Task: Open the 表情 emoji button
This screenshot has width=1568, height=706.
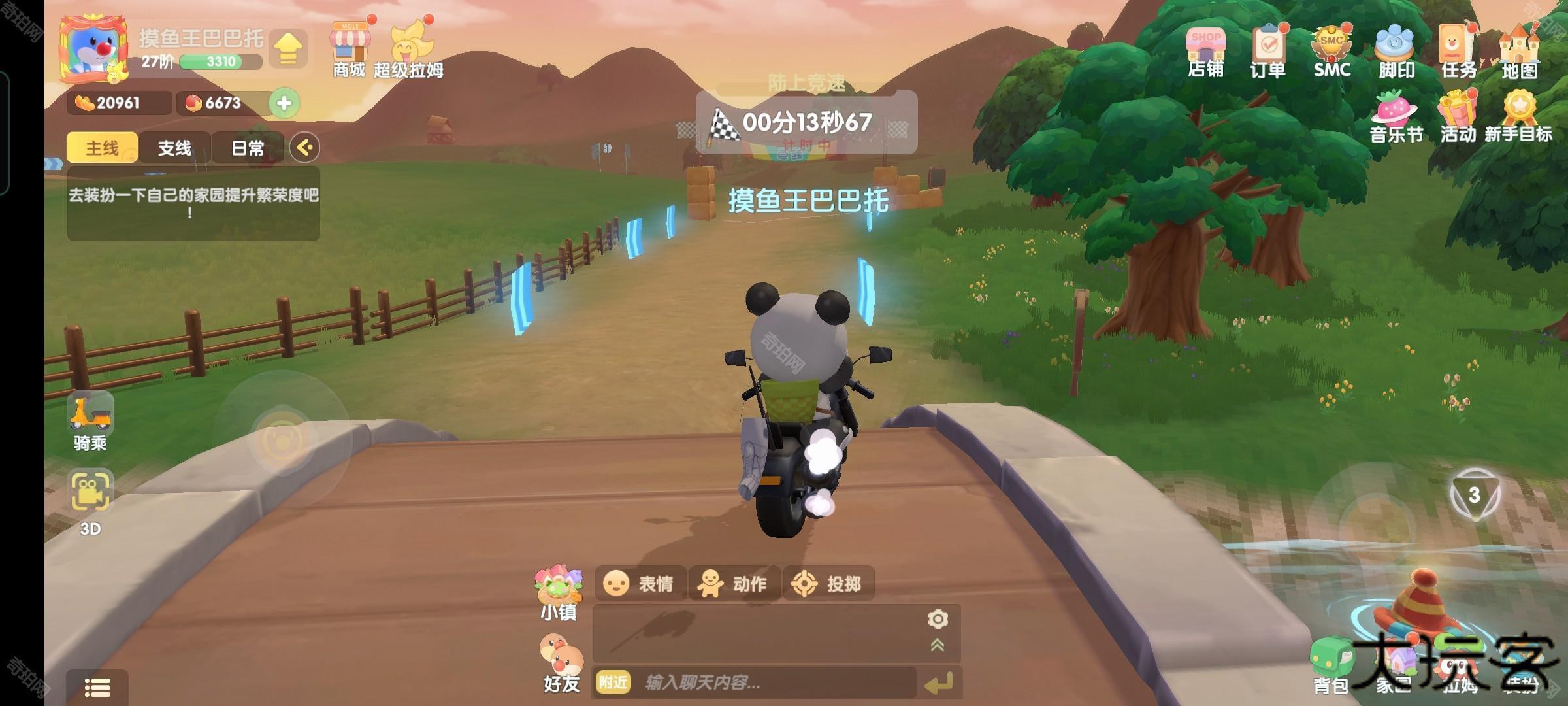Action: point(639,583)
